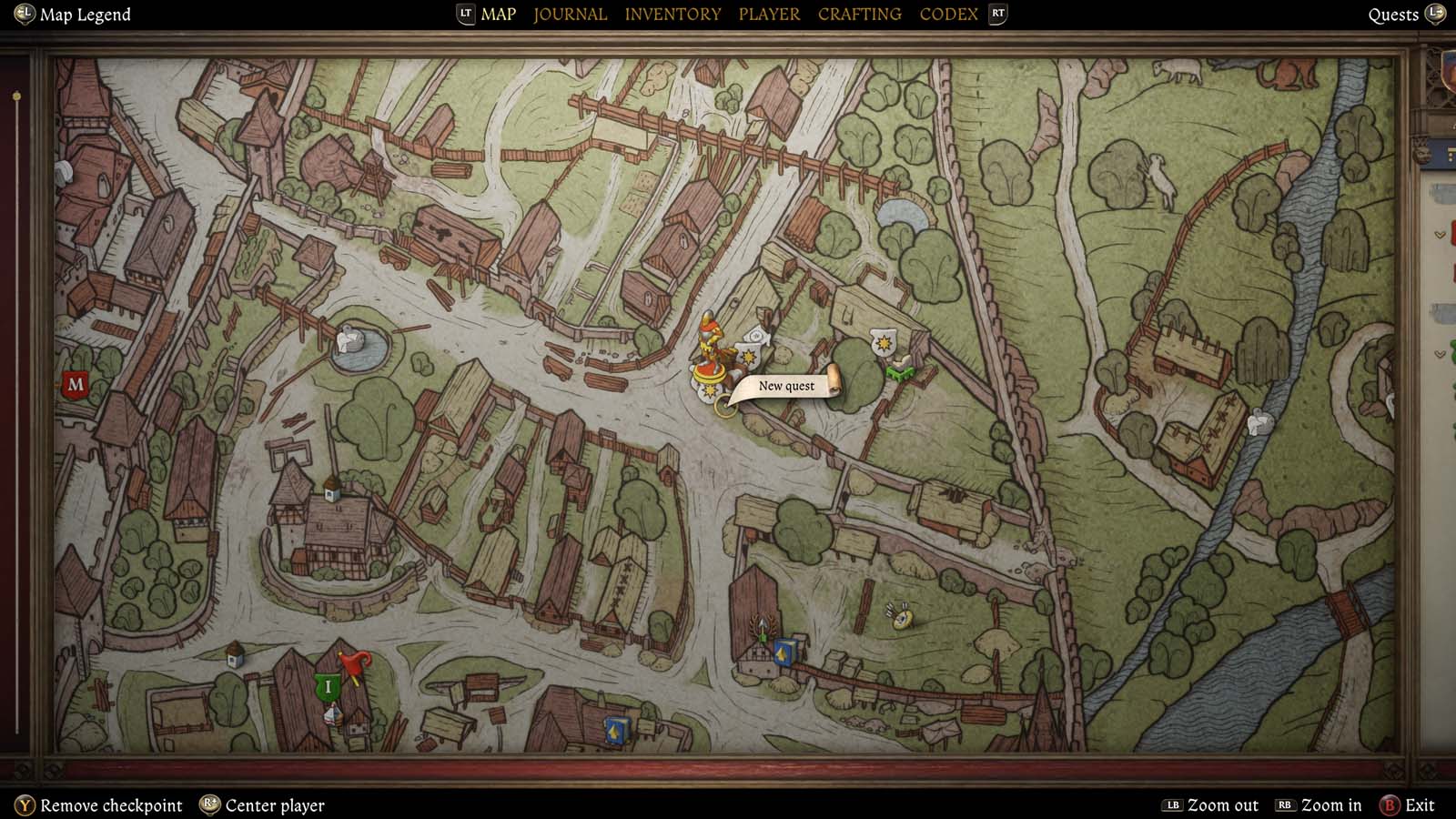Click the red M mill marker on the left

[x=75, y=384]
